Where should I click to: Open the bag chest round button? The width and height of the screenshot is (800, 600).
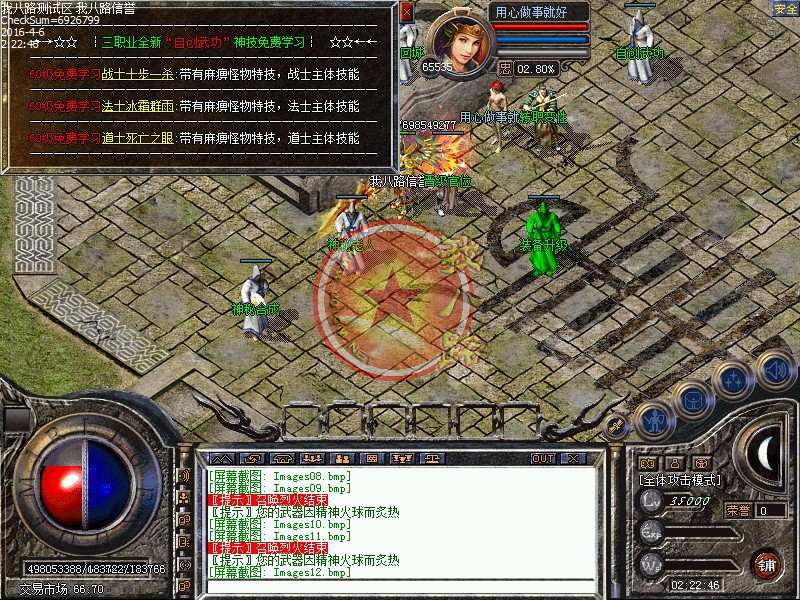pyautogui.click(x=691, y=398)
